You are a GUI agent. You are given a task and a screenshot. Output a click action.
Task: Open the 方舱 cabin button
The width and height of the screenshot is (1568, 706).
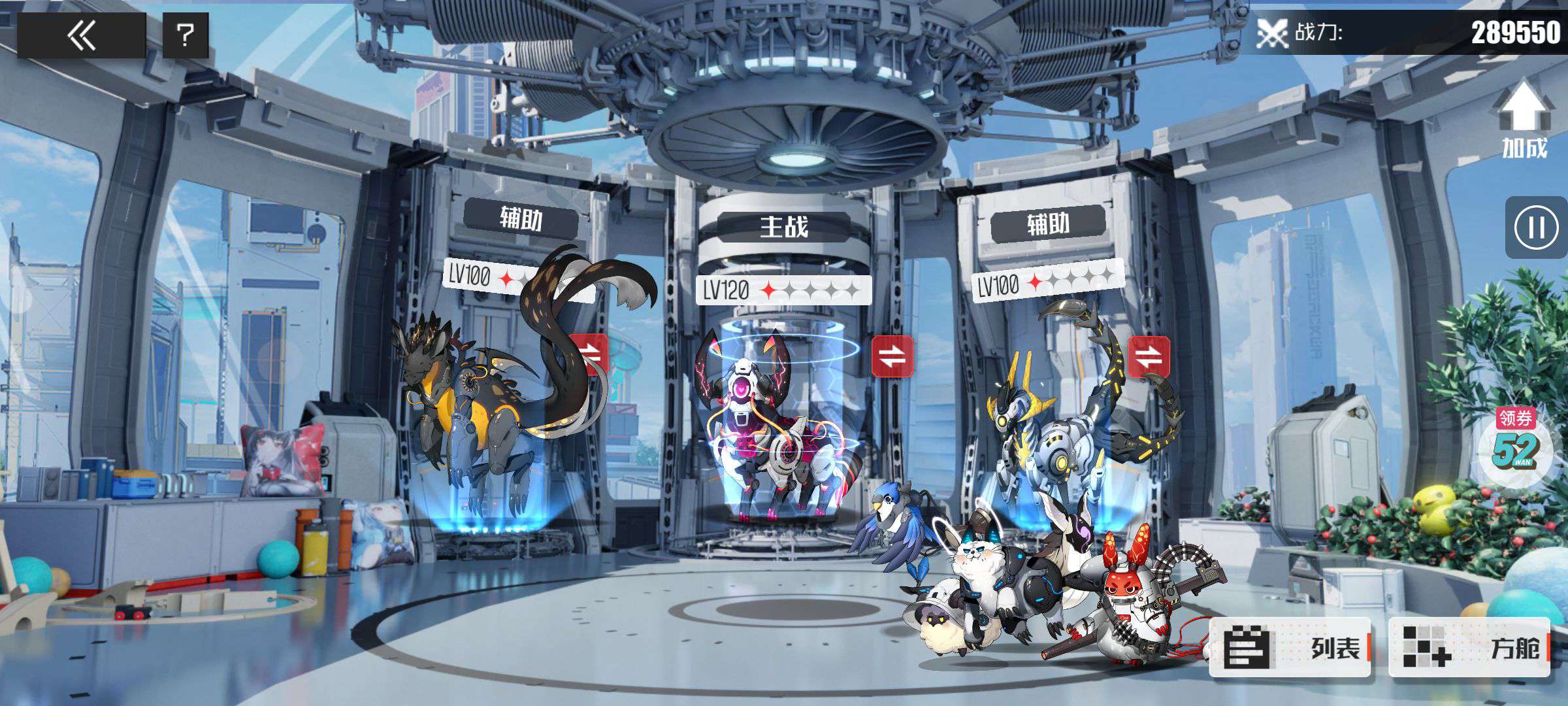click(x=1468, y=647)
